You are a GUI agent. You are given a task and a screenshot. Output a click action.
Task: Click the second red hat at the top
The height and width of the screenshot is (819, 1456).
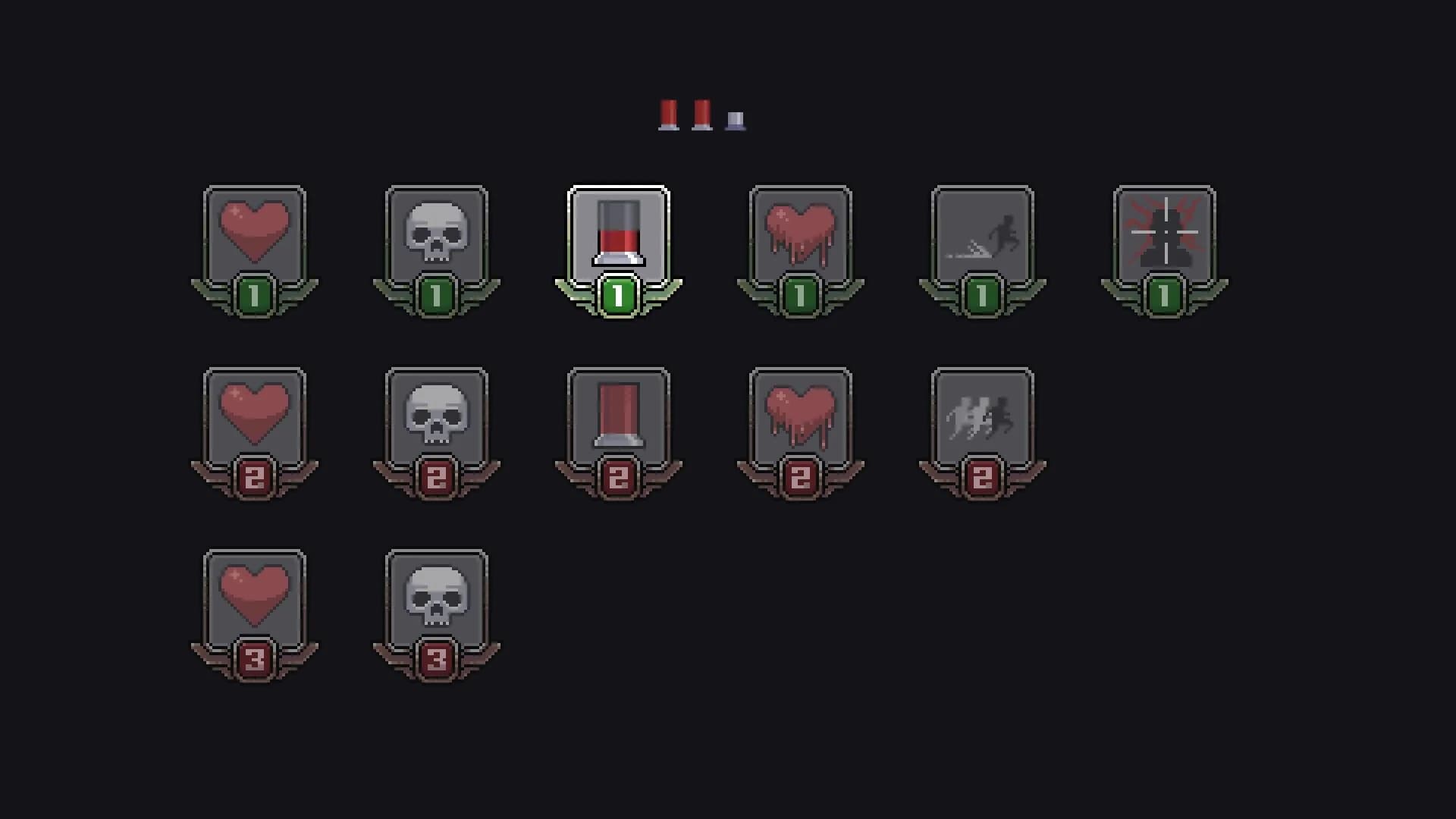[x=704, y=115]
